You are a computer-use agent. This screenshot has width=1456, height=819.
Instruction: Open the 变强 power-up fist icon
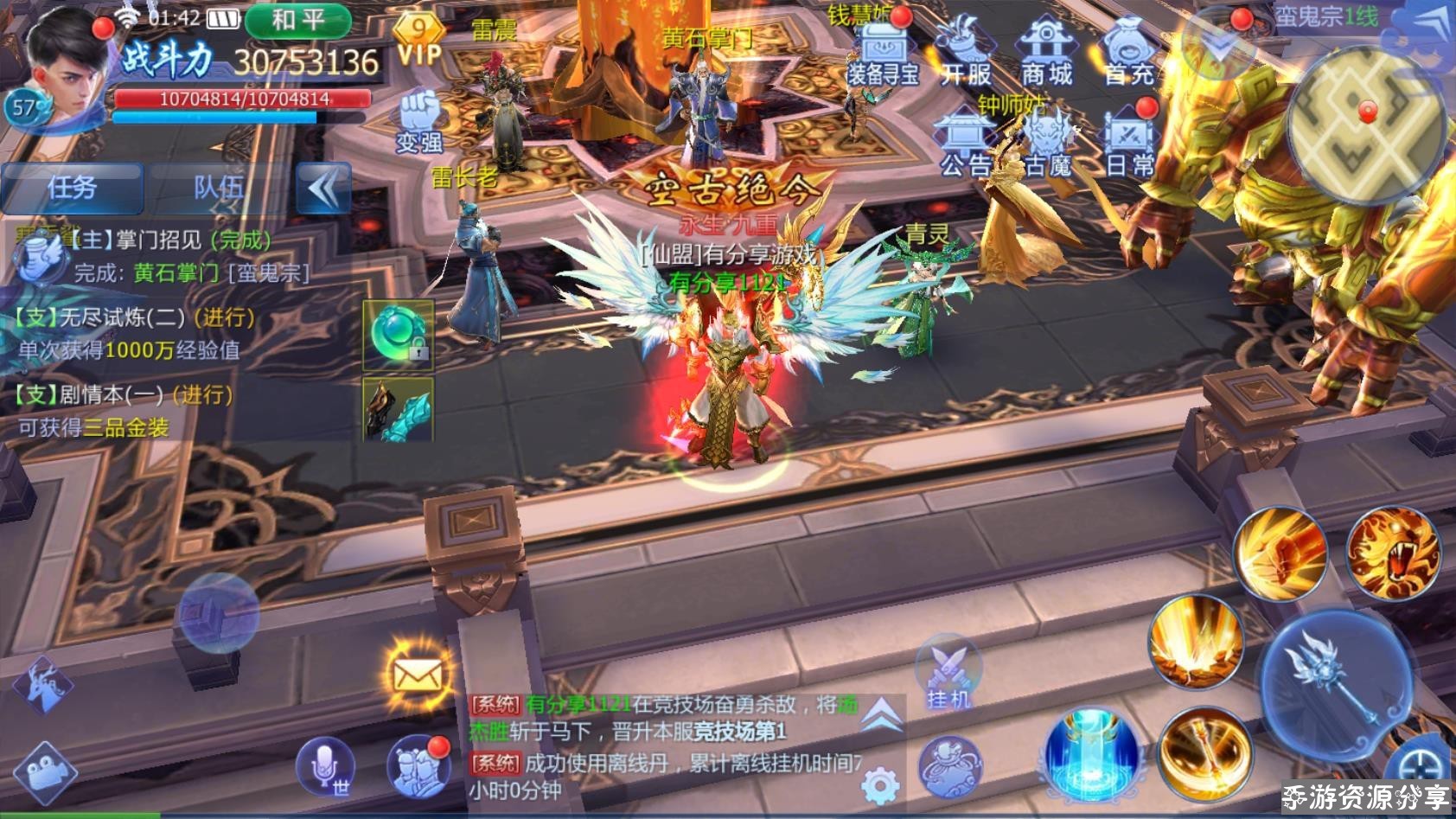[x=419, y=120]
